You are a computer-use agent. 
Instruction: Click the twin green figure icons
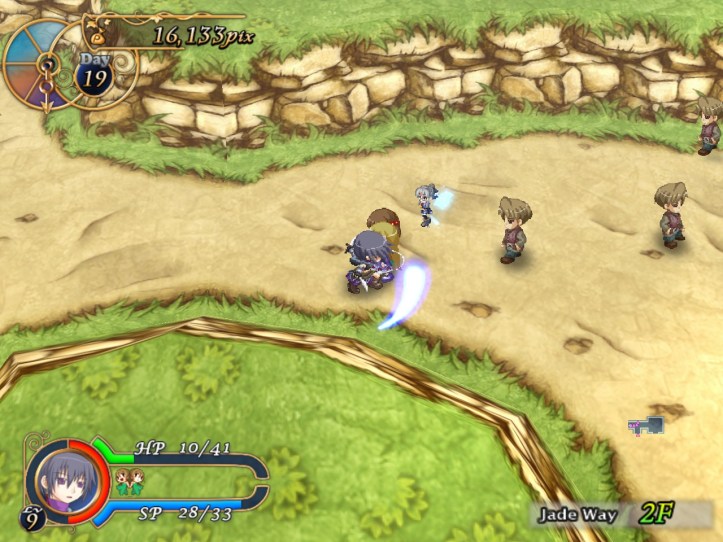click(x=128, y=482)
